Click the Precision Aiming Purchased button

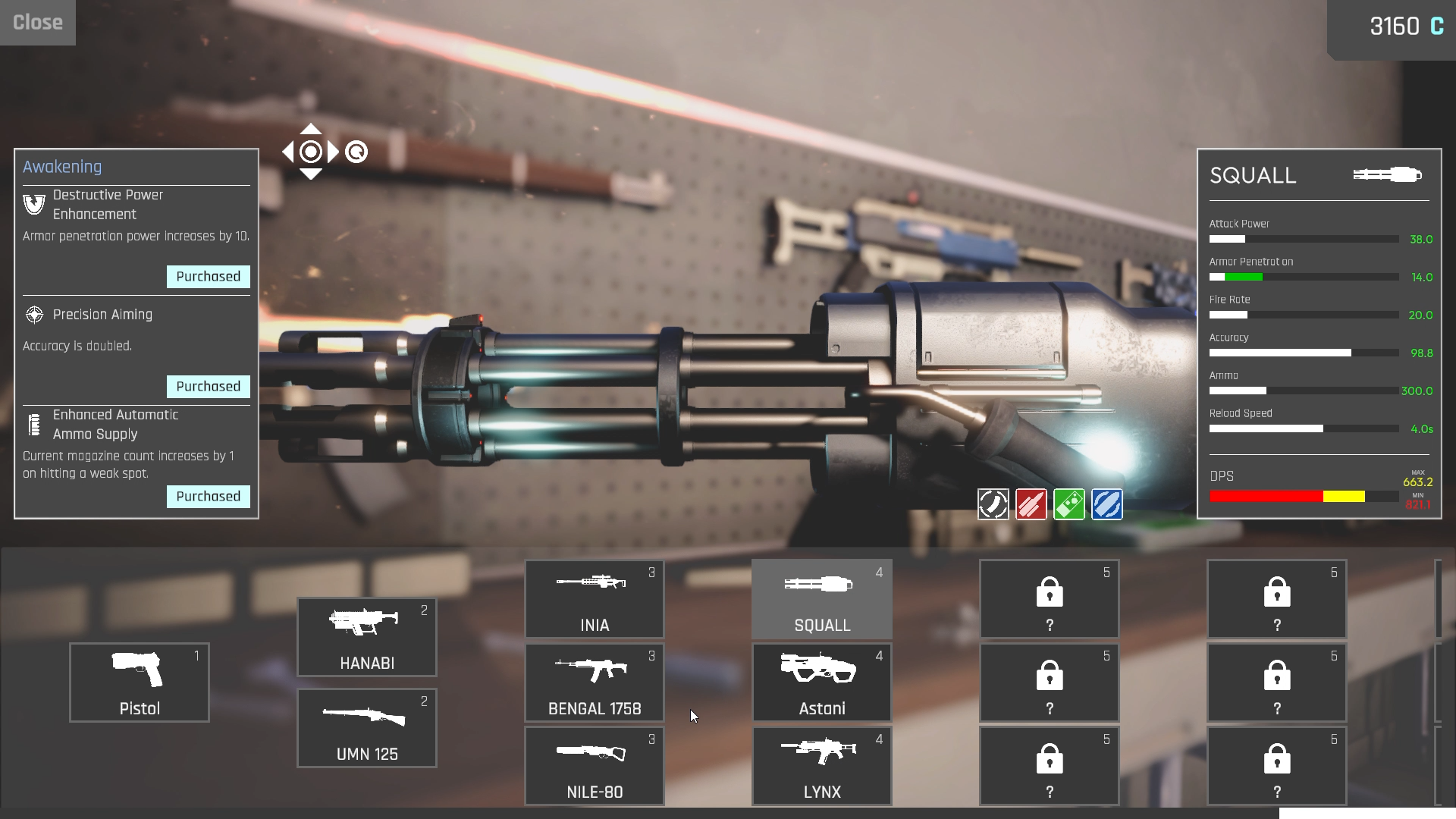point(209,387)
